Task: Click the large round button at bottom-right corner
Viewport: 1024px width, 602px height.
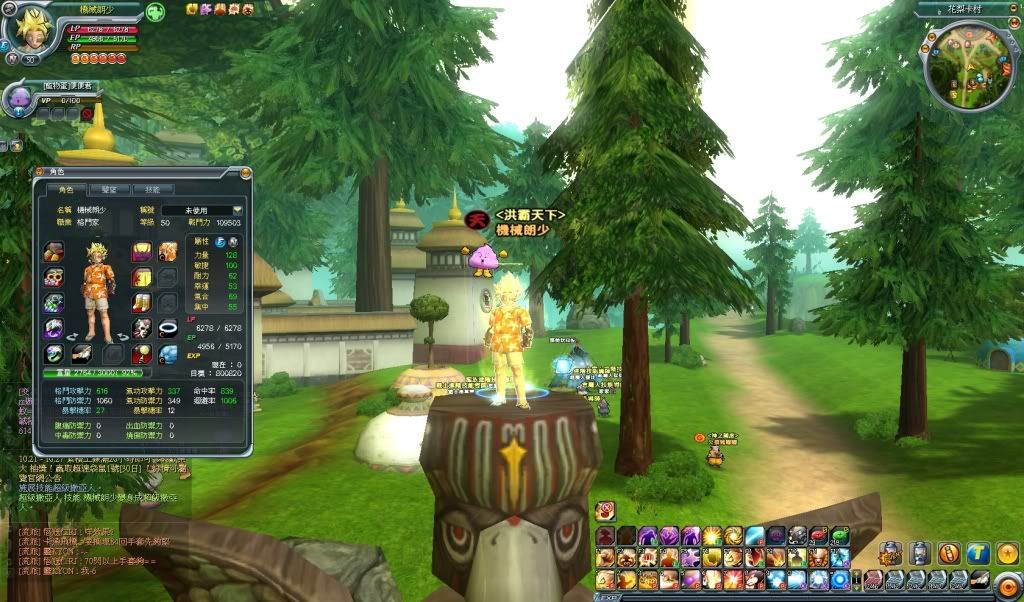Action: coord(1008,586)
